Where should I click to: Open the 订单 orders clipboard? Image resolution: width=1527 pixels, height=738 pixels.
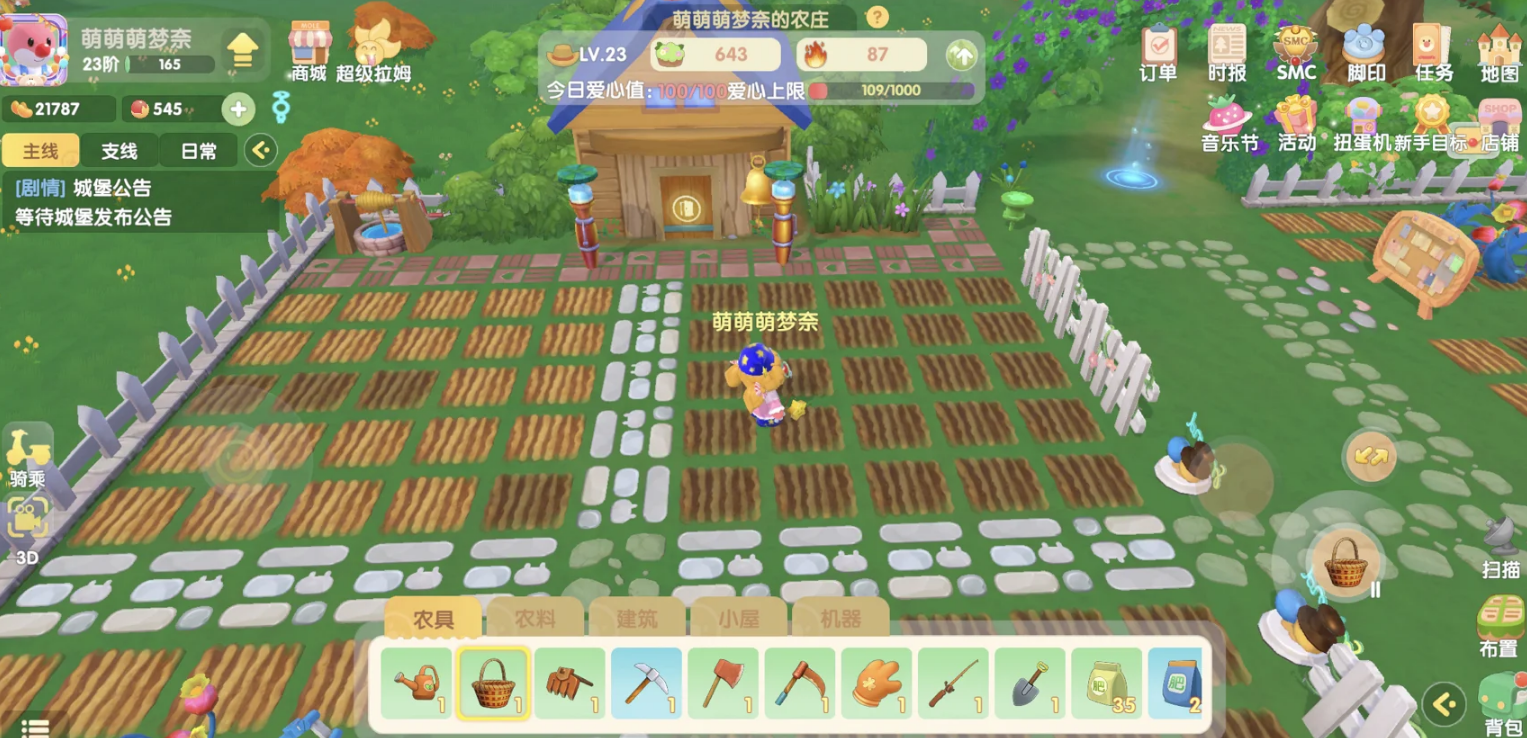[1158, 52]
